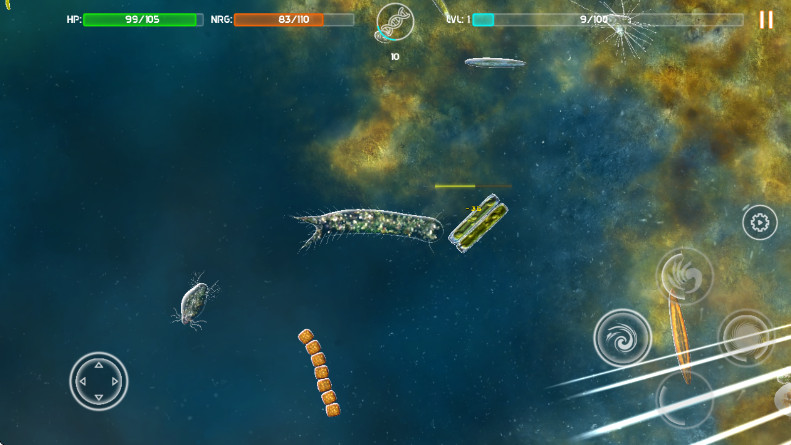Use the claw swipe ability
791x445 pixels.
click(685, 275)
